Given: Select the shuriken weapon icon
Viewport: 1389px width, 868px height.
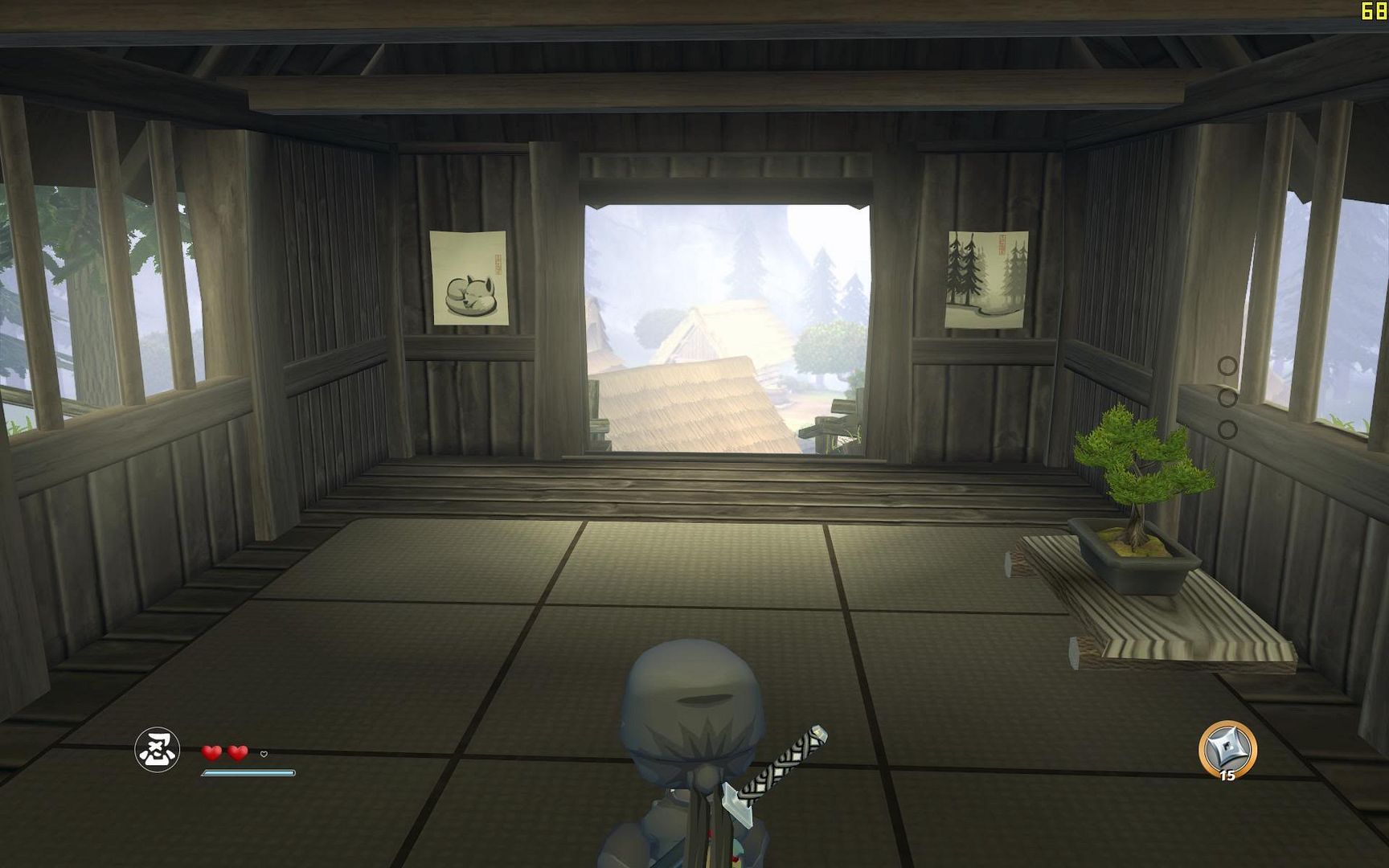Looking at the screenshot, I should tap(1227, 748).
